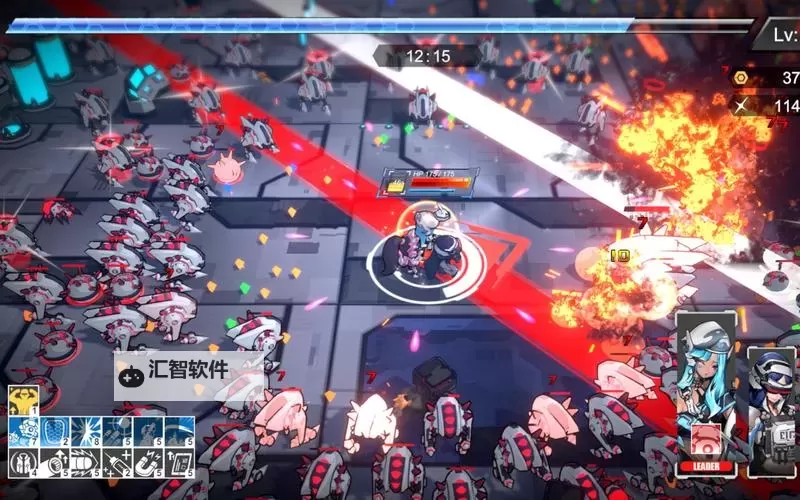
Task: Choose the helmeted soldier character portrait
Action: pos(772,400)
